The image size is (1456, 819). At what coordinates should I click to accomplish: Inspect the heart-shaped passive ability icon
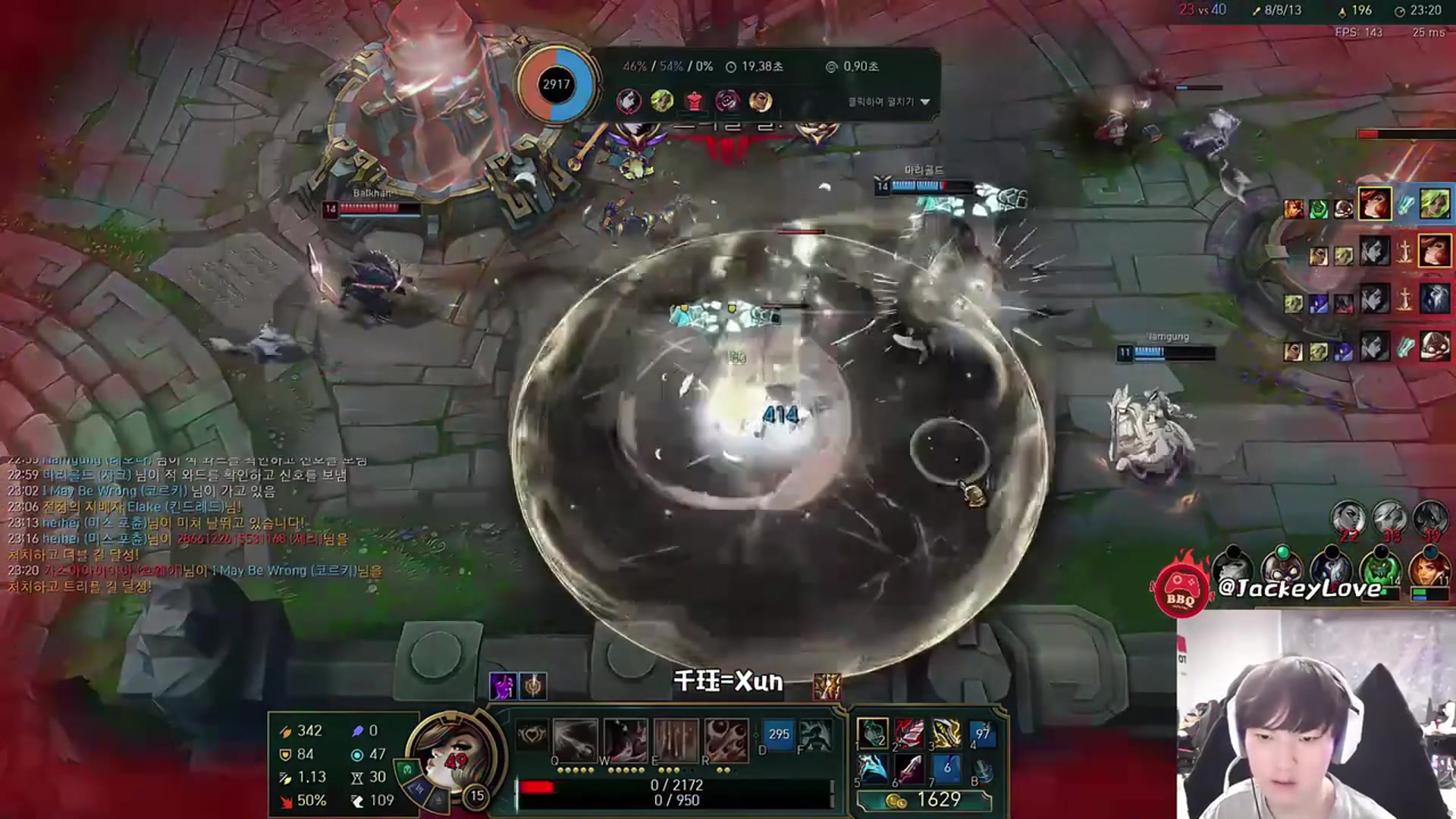point(532,735)
